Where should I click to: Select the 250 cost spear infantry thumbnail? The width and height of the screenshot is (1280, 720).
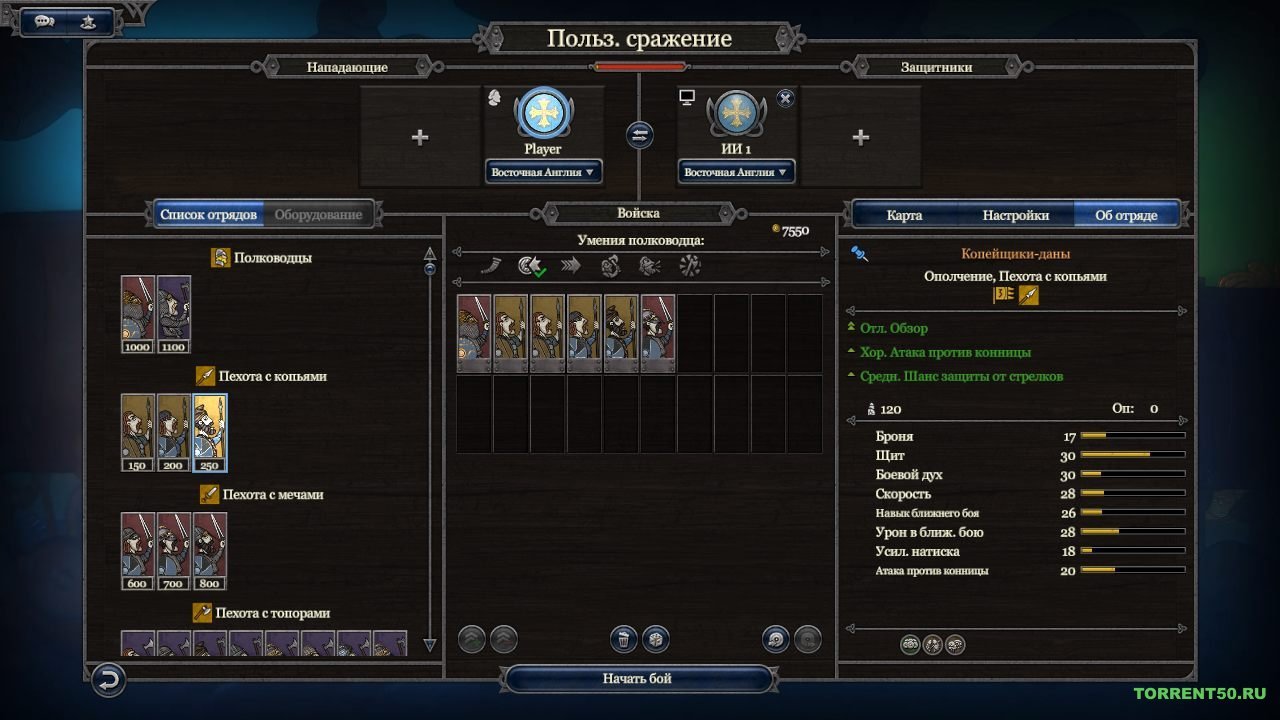(209, 430)
